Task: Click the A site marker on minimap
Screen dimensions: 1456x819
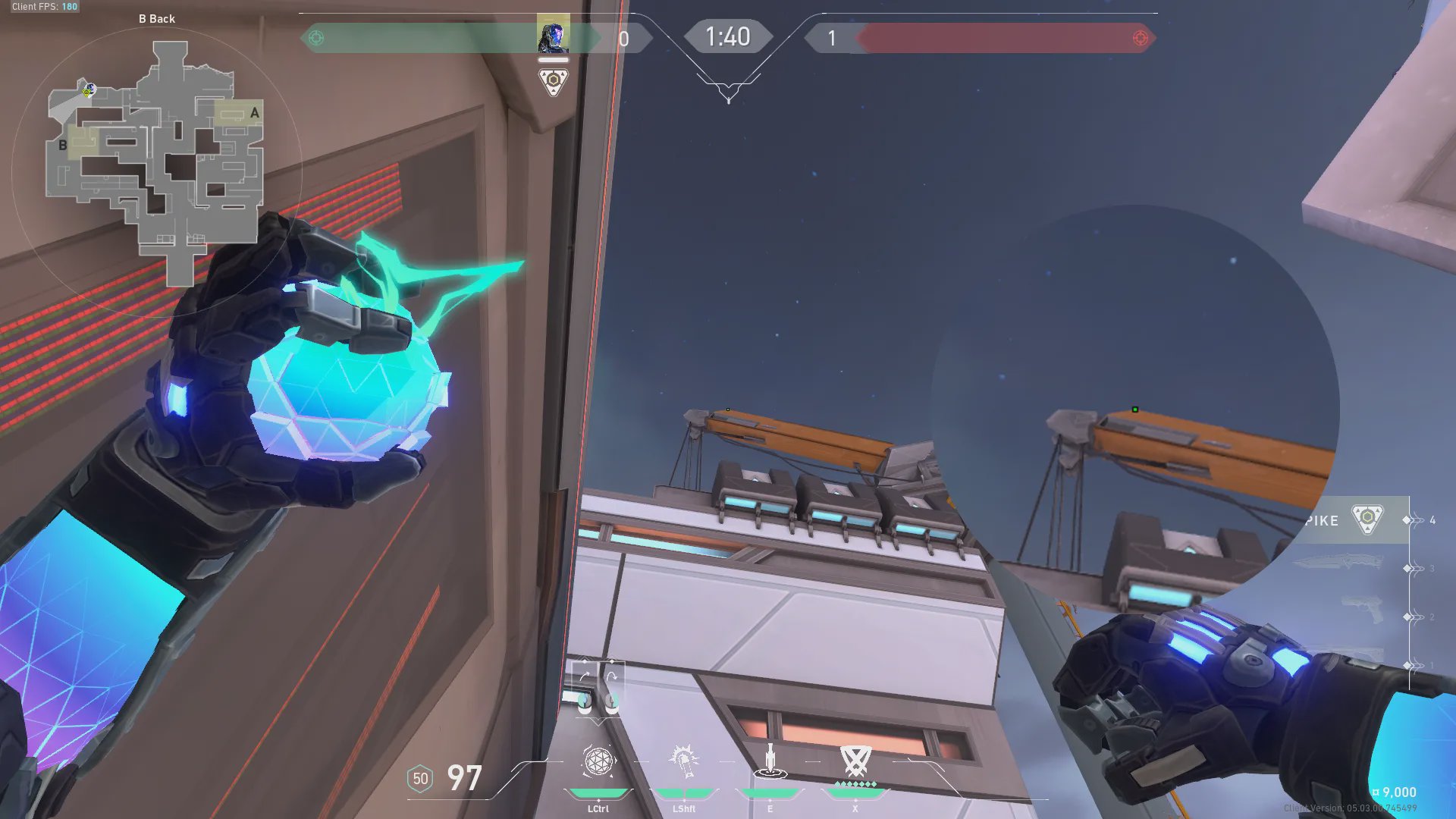Action: coord(254,113)
